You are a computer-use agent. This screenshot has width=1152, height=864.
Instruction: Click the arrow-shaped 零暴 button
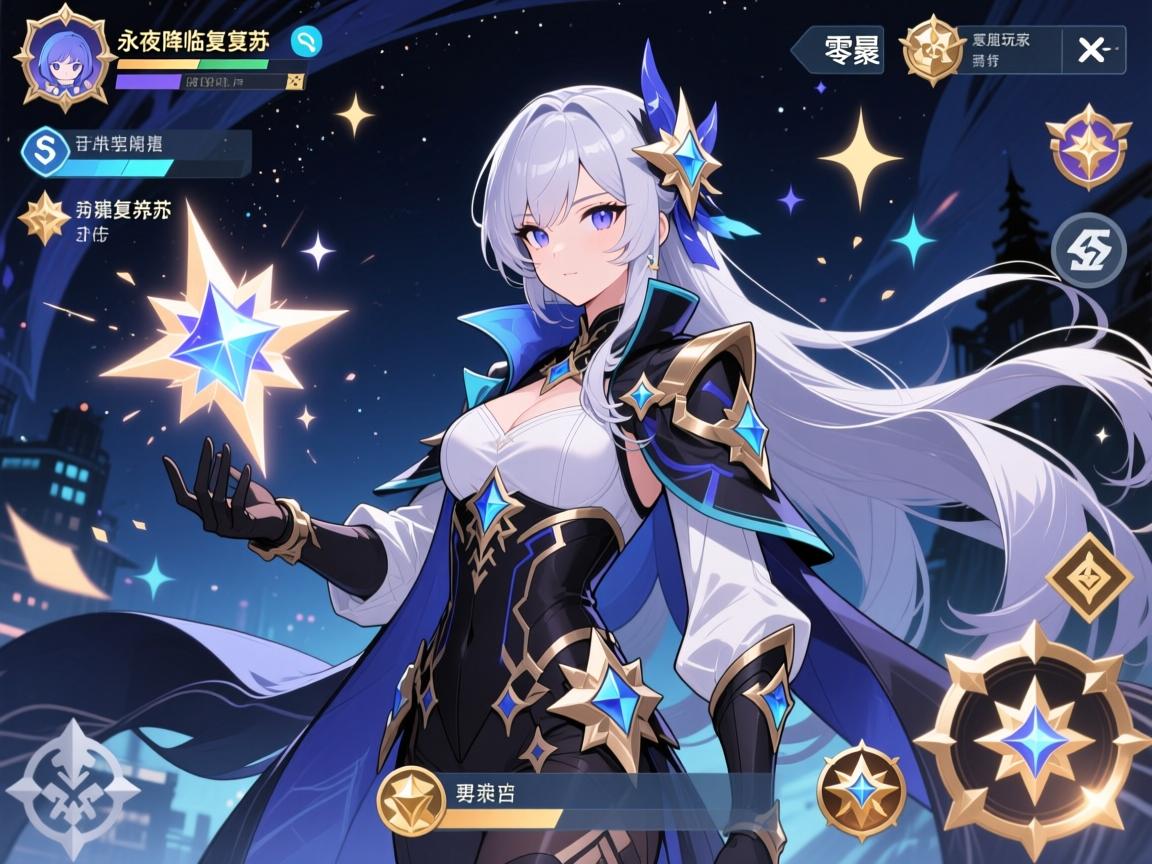tap(838, 50)
